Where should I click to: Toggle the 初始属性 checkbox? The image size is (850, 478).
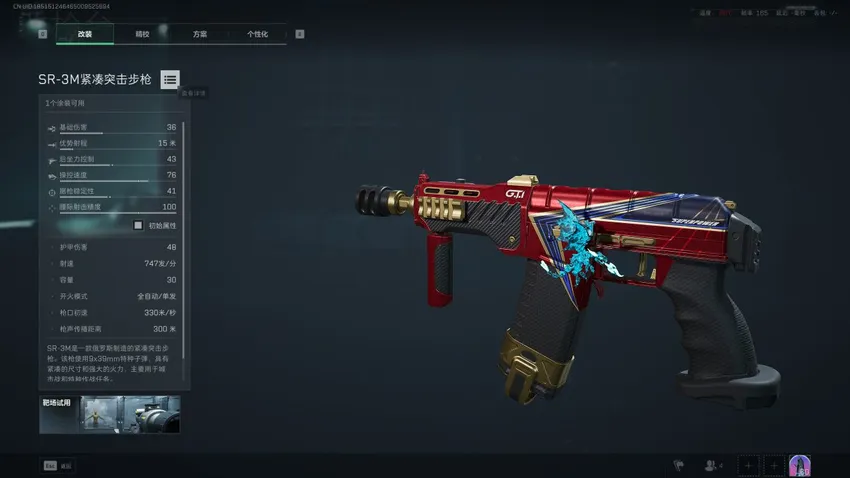point(138,225)
